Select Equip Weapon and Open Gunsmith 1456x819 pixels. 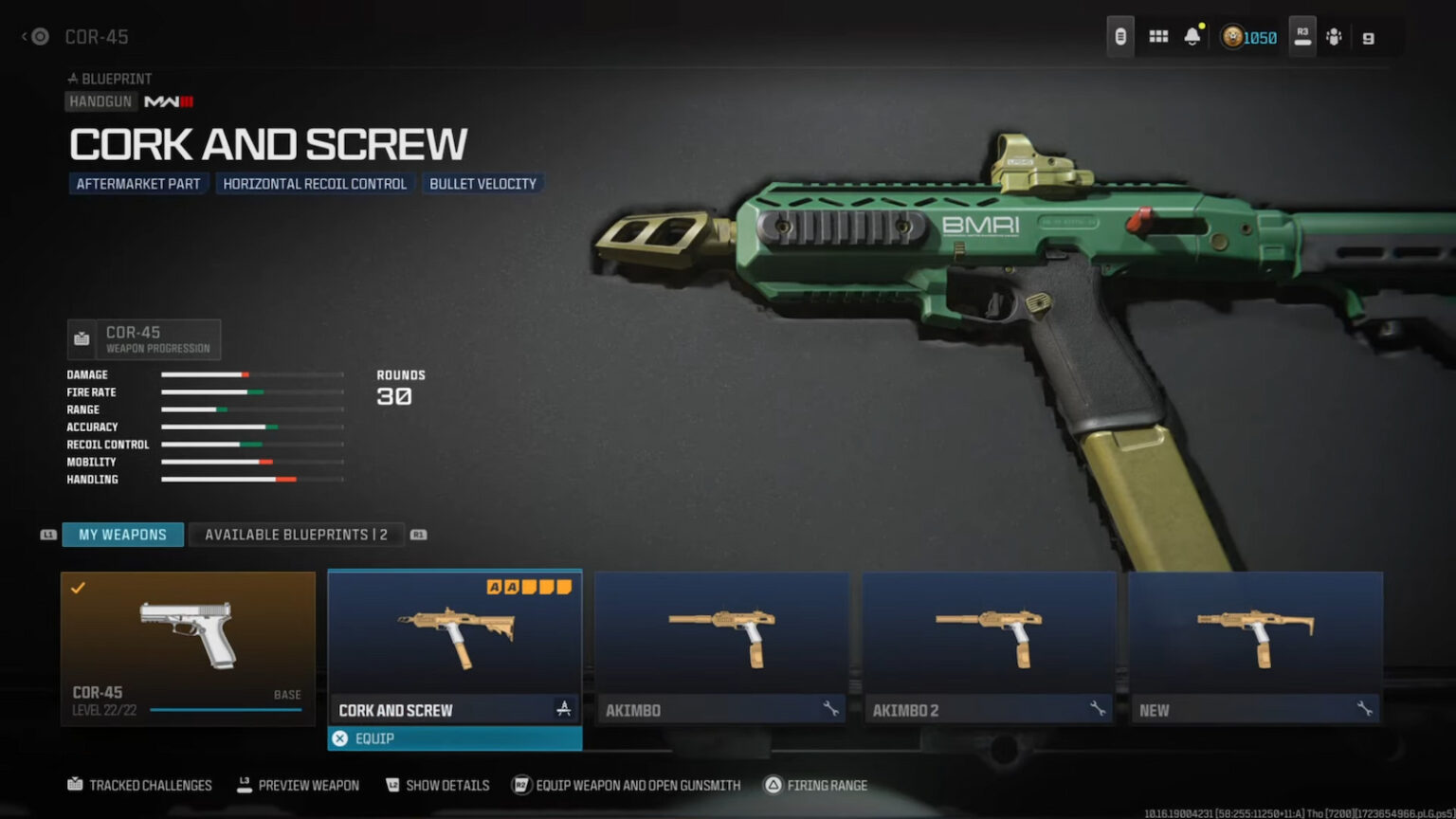point(519,785)
